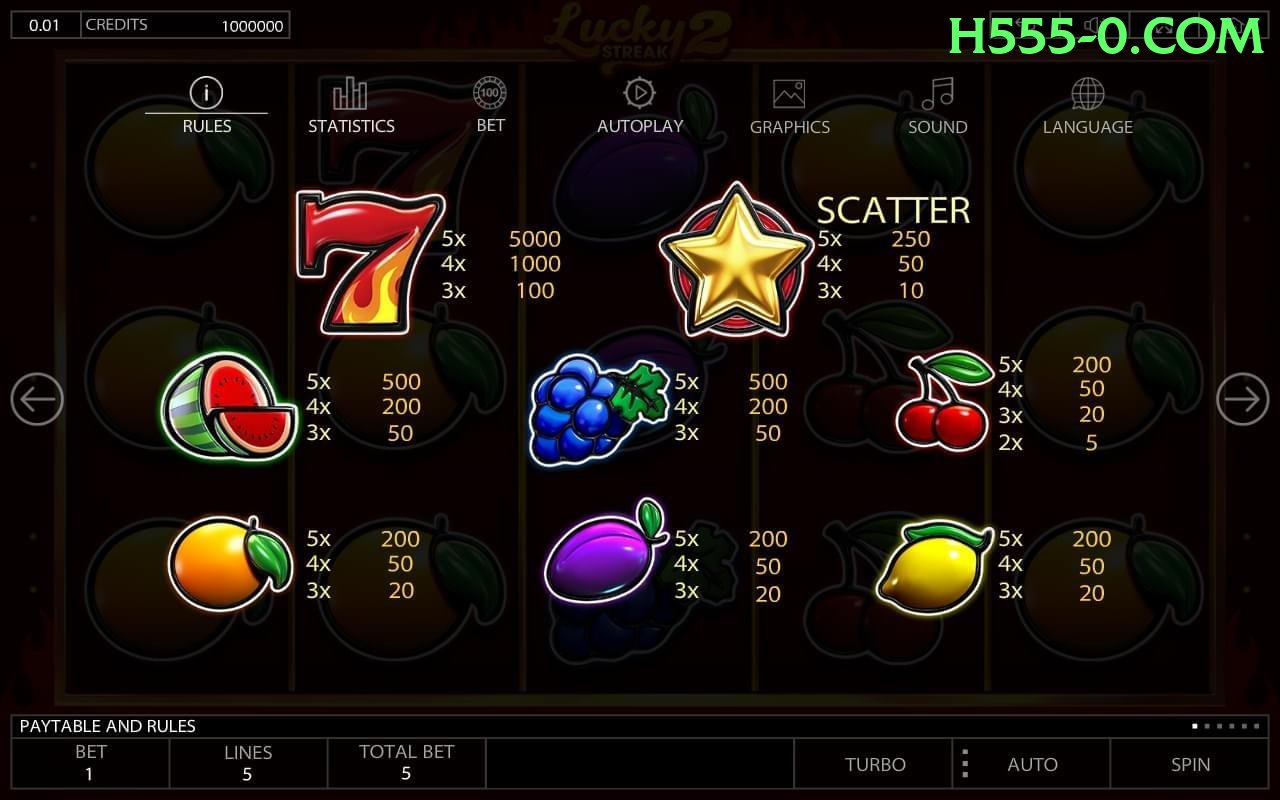Toggle fullscreen with the expand arrows icon

pyautogui.click(x=1163, y=27)
